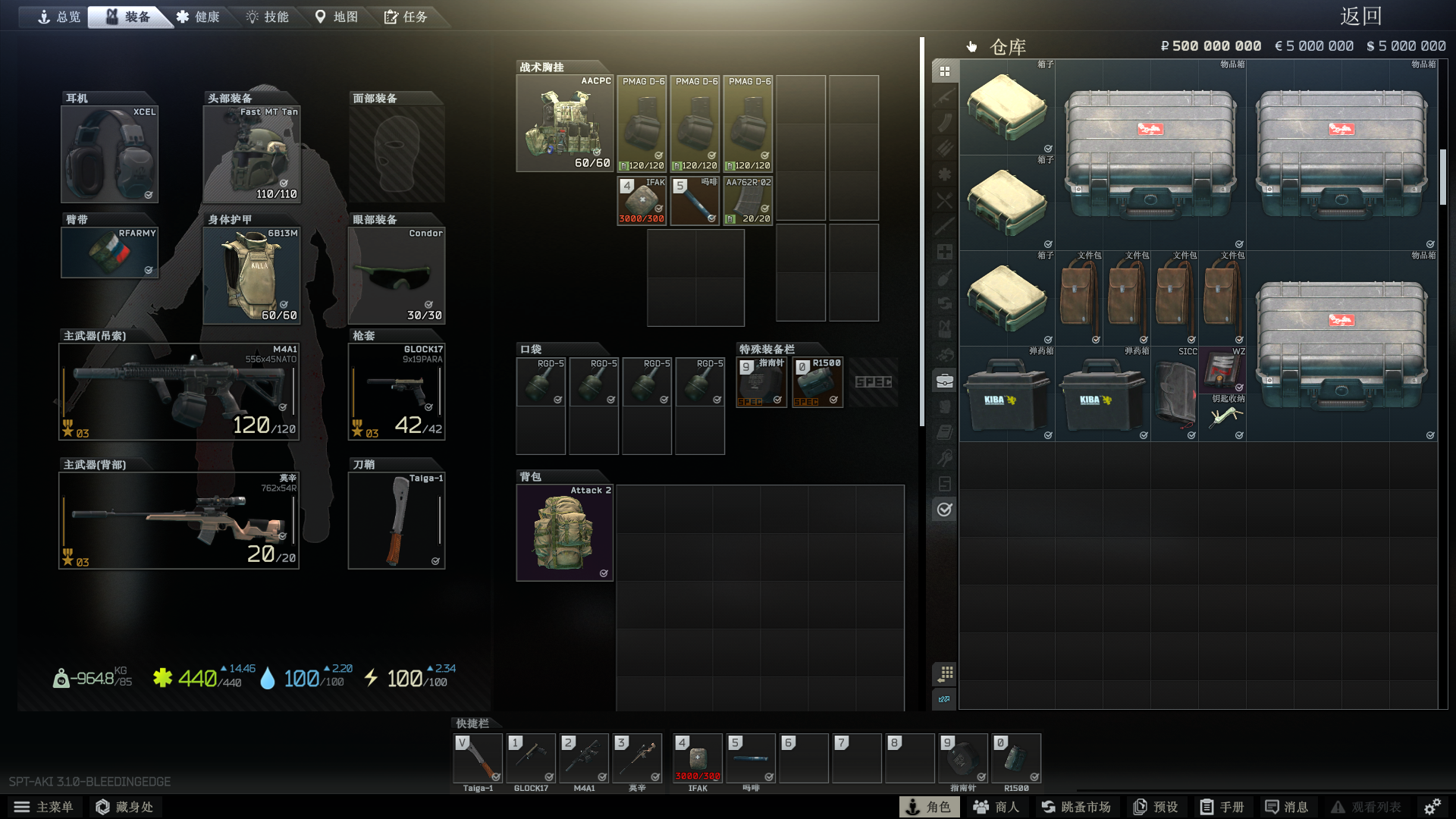Go to the 藏身处 hideout
This screenshot has width=1456, height=819.
tap(125, 807)
